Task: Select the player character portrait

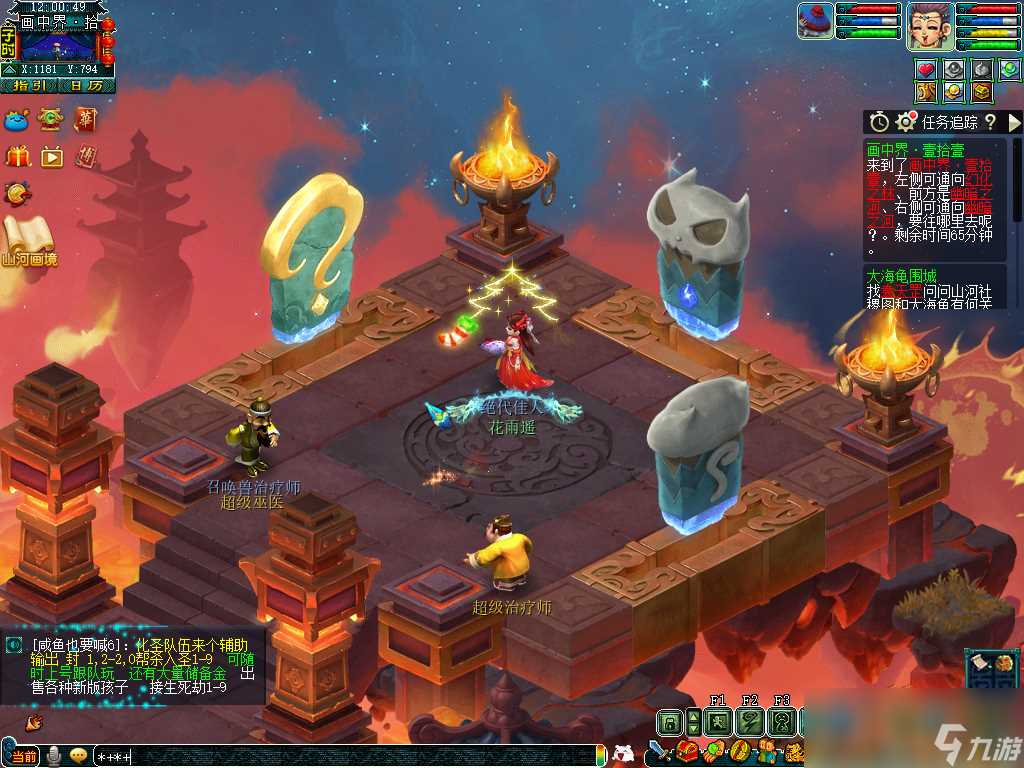Action: 929,26
